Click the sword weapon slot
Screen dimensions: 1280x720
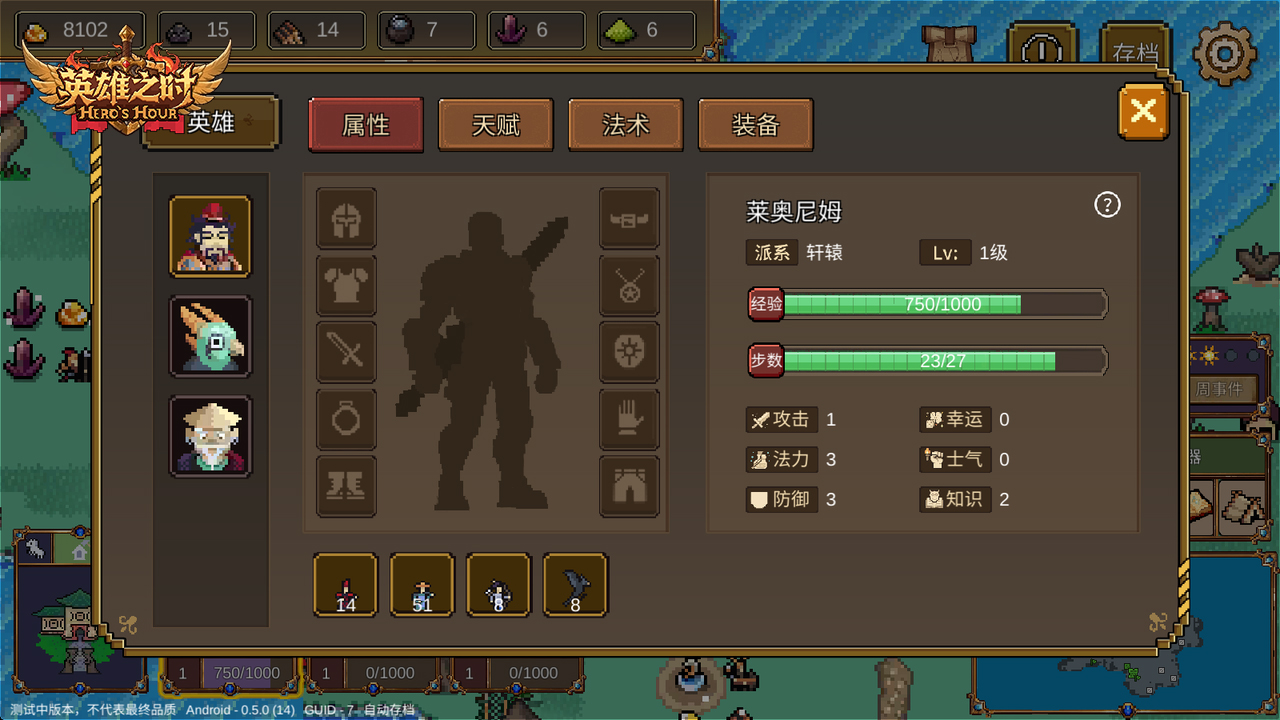click(x=346, y=352)
